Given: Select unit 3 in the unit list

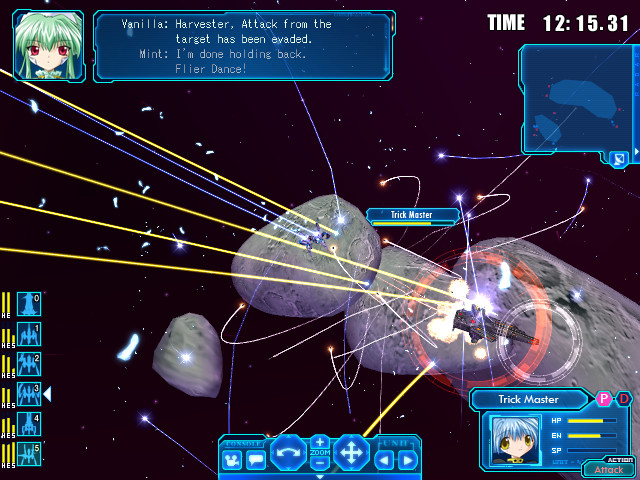Looking at the screenshot, I should (29, 394).
